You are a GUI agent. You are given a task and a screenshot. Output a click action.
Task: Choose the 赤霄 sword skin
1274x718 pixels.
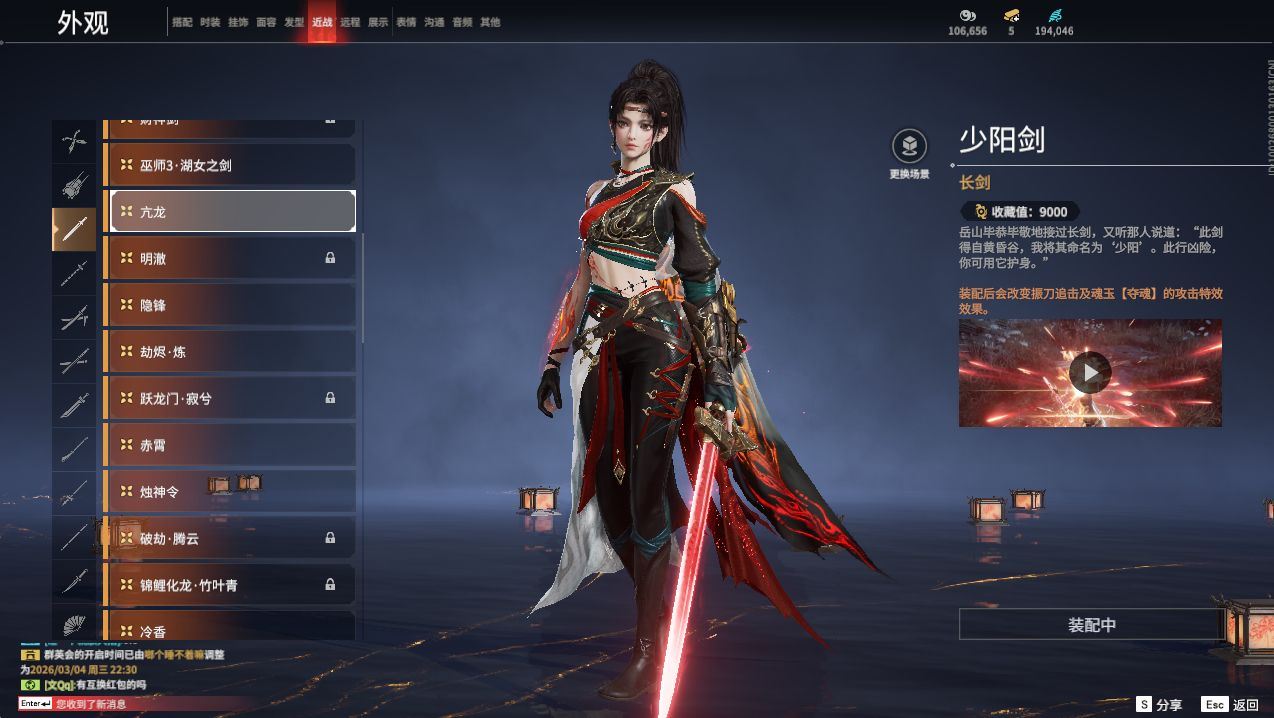[x=232, y=445]
